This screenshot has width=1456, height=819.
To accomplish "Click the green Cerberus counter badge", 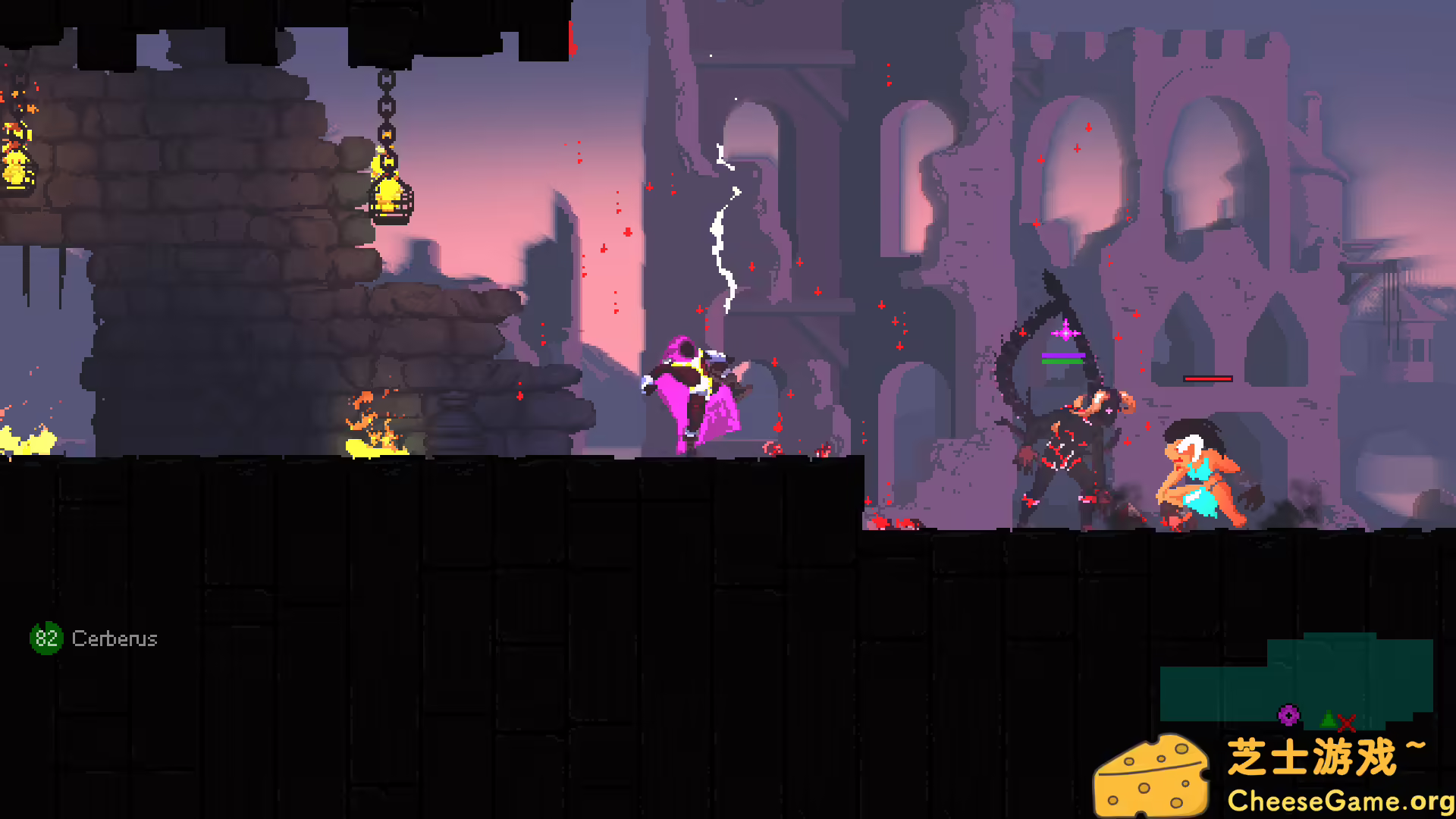I will (x=46, y=638).
